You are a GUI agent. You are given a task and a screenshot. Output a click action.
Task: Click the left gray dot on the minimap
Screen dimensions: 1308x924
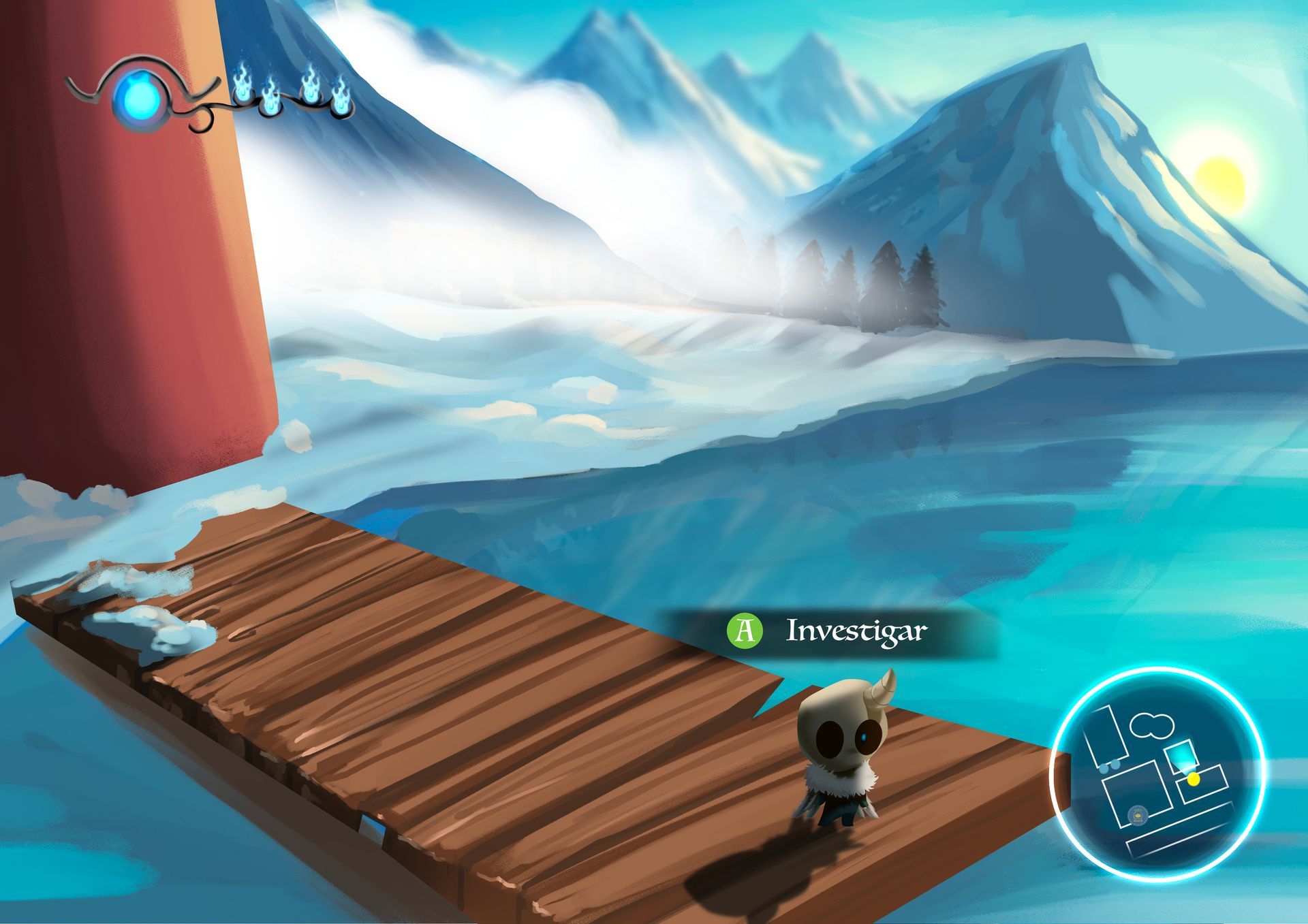pos(1104,770)
